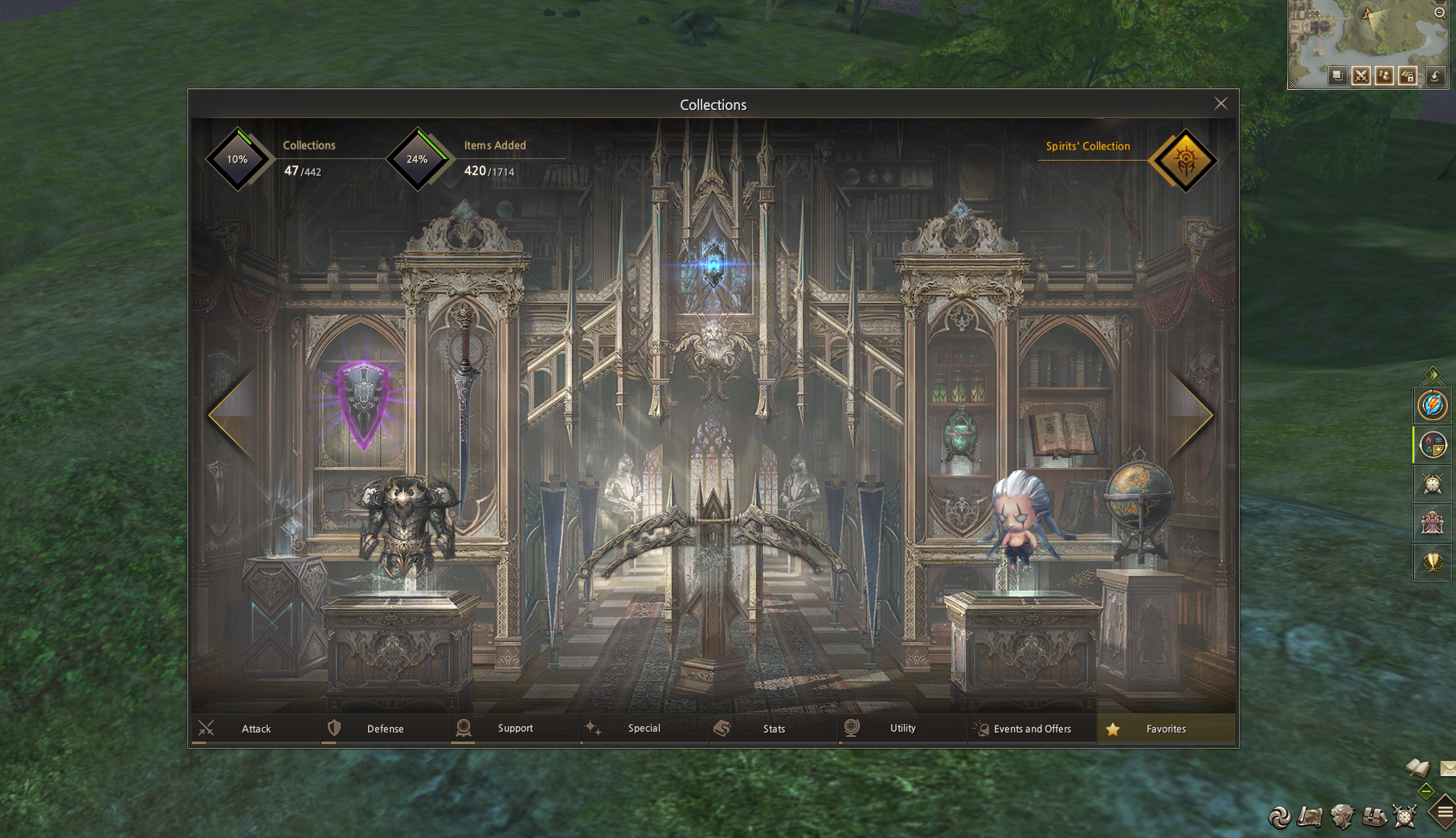Open the Defense collections tab
Viewport: 1456px width, 838px height.
[385, 729]
